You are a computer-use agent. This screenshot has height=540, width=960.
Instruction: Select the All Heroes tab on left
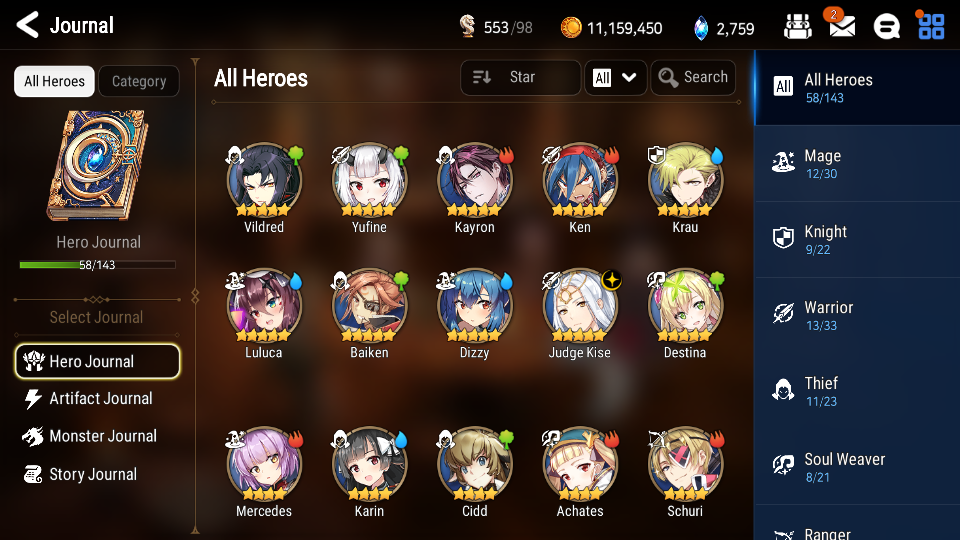[x=54, y=82]
